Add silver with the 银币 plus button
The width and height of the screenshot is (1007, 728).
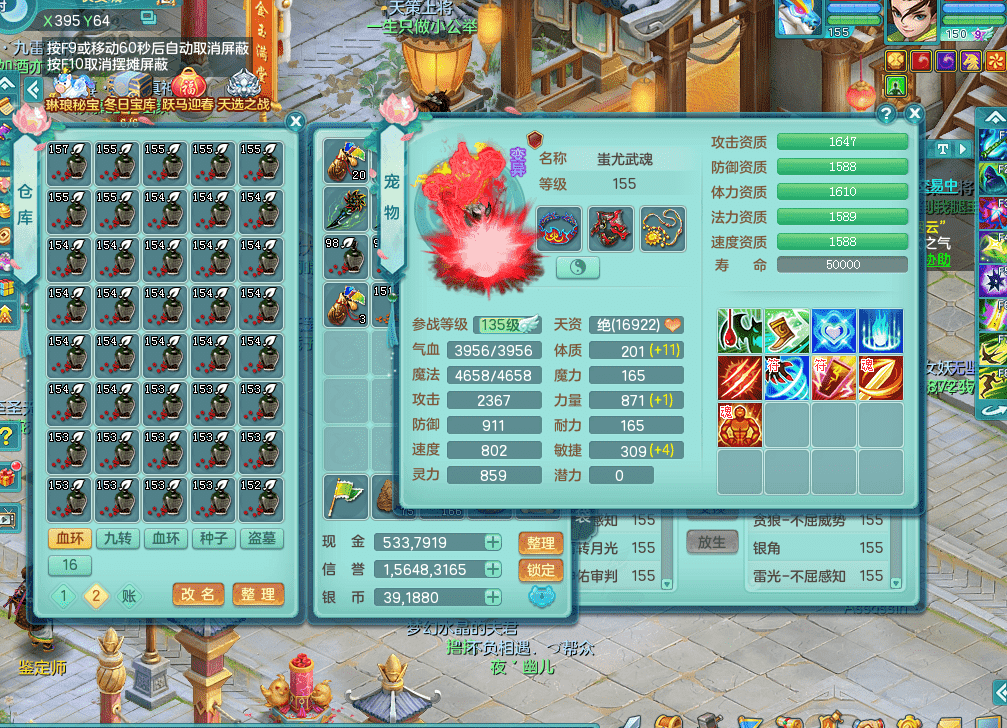coord(493,597)
